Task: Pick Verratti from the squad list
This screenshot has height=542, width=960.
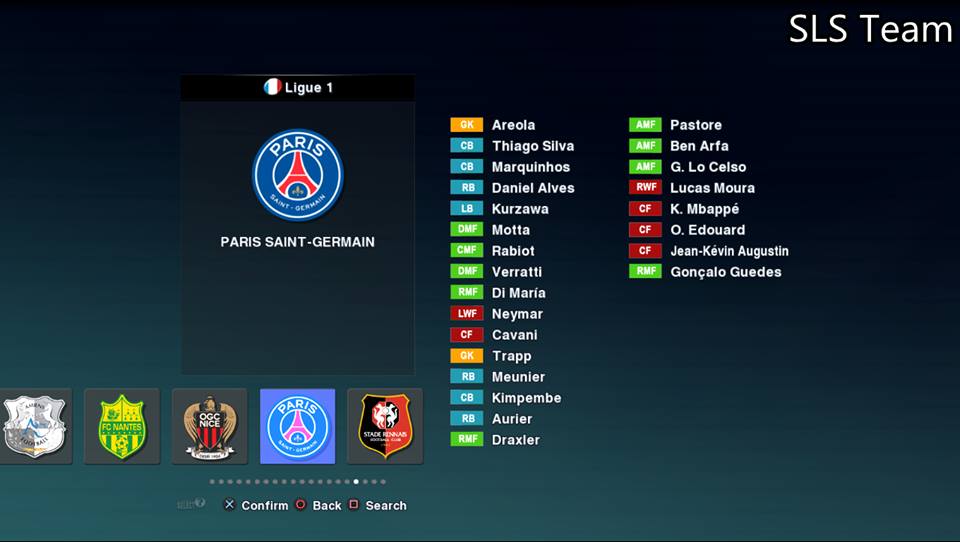Action: (516, 272)
